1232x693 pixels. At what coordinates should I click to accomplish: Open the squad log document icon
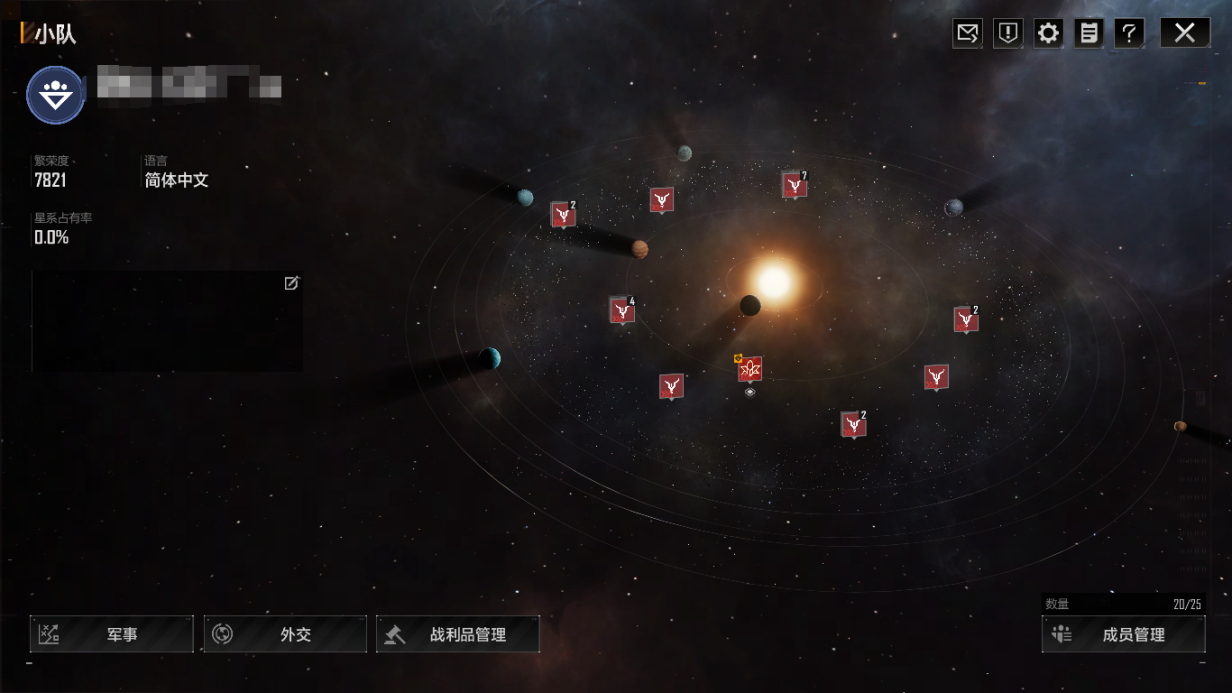pyautogui.click(x=1089, y=33)
